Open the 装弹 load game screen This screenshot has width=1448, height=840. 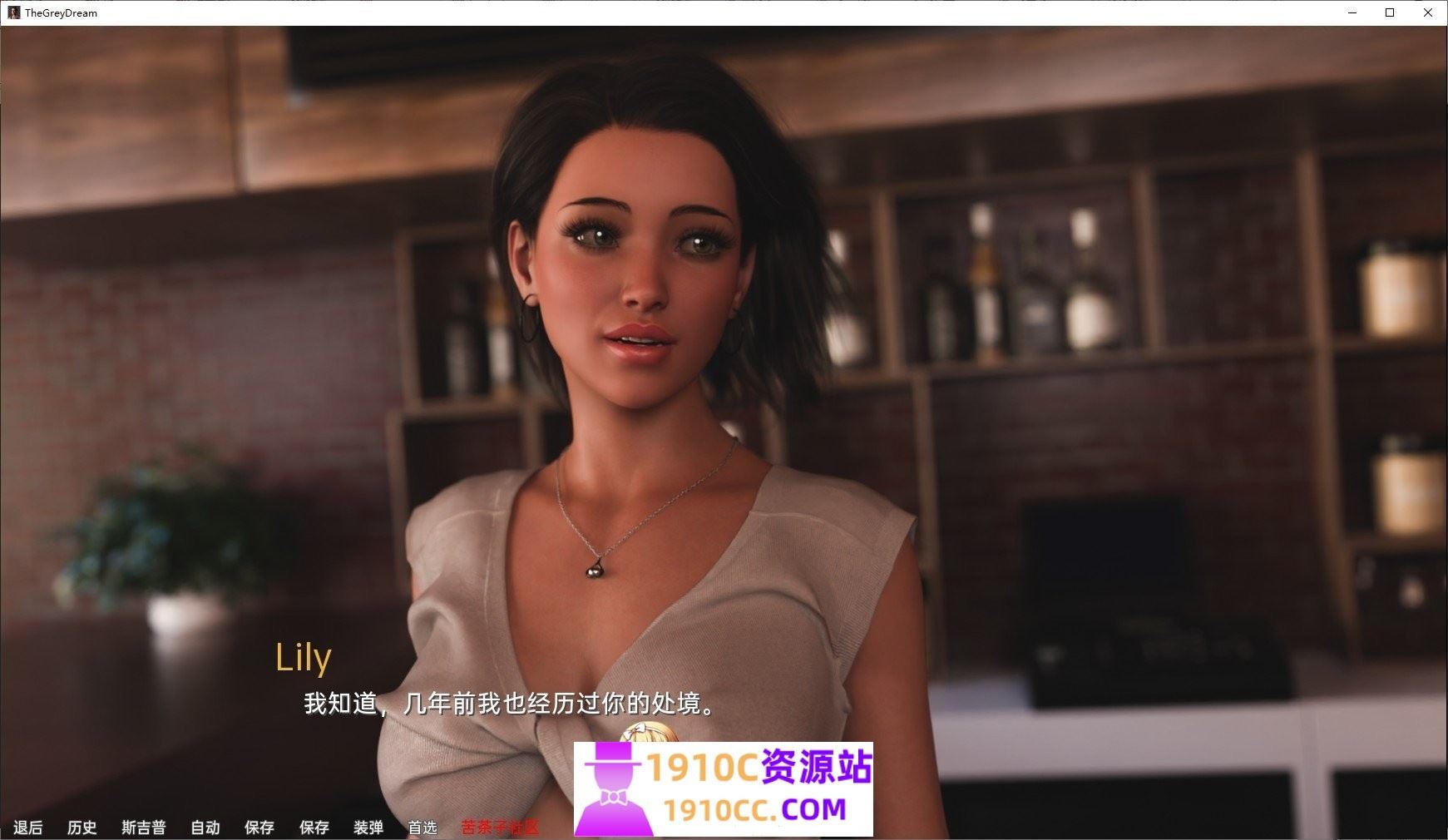(x=366, y=828)
